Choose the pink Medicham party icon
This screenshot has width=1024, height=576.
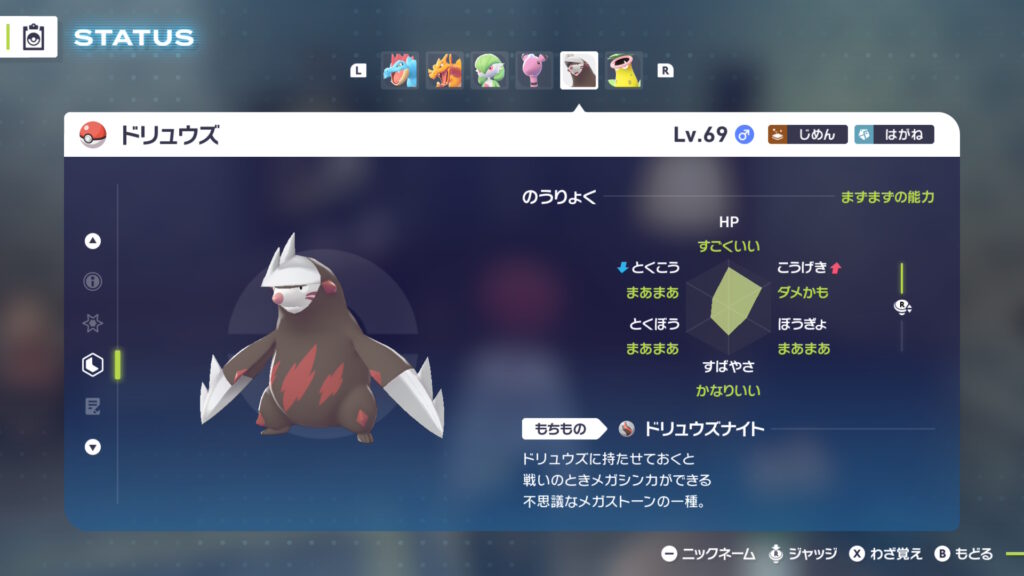tap(534, 71)
